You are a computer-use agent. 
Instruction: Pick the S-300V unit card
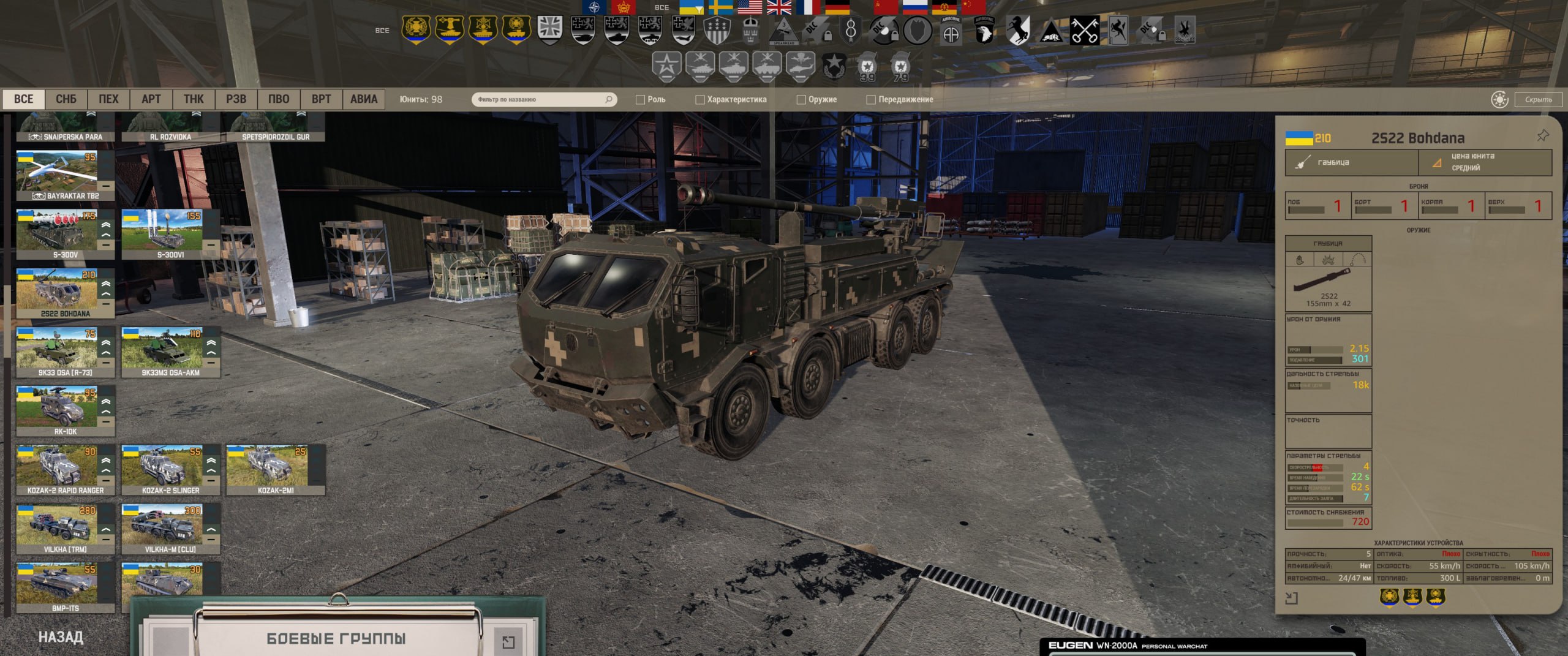tap(65, 235)
